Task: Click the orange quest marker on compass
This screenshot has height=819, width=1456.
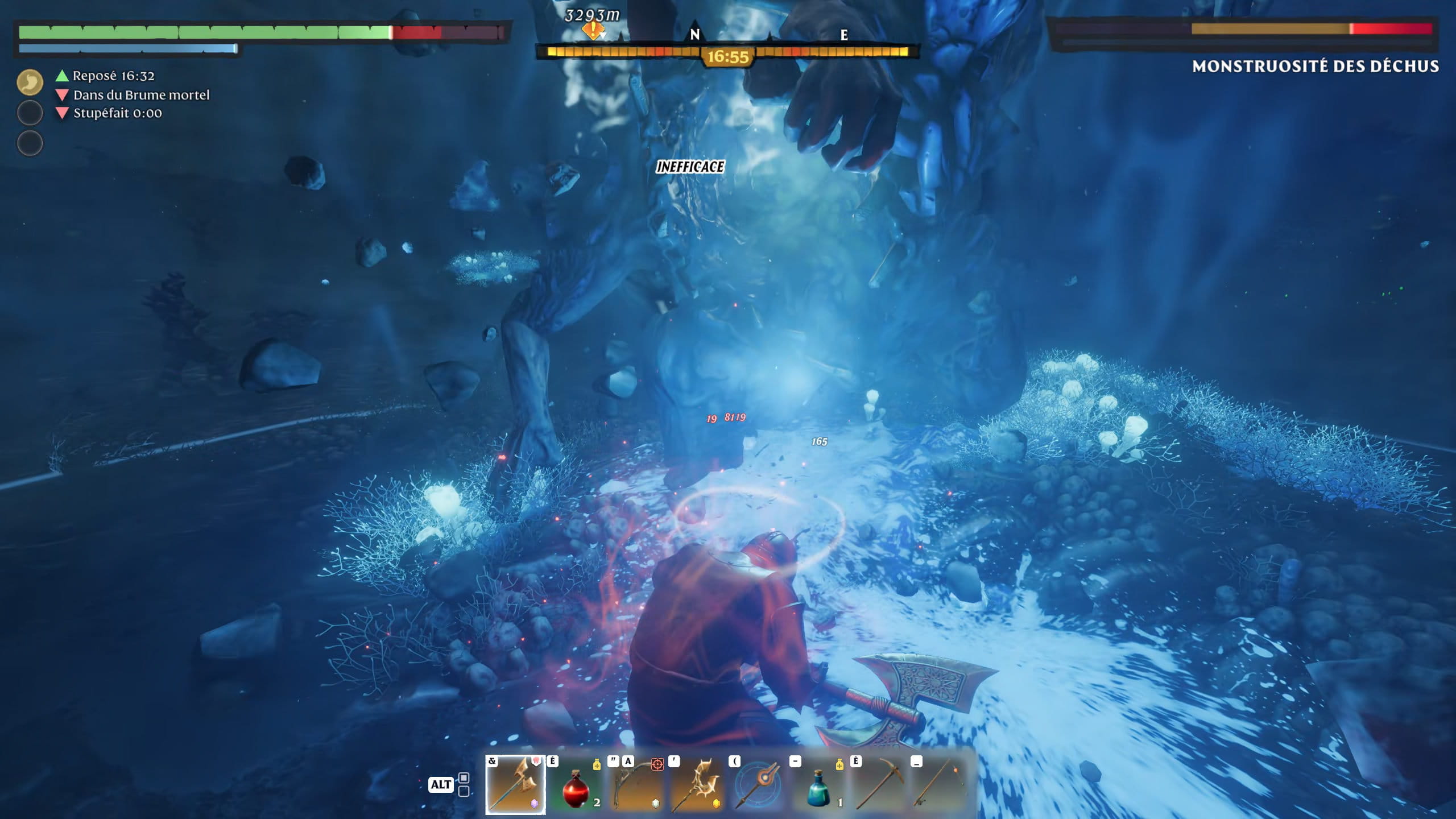Action: pos(593,30)
